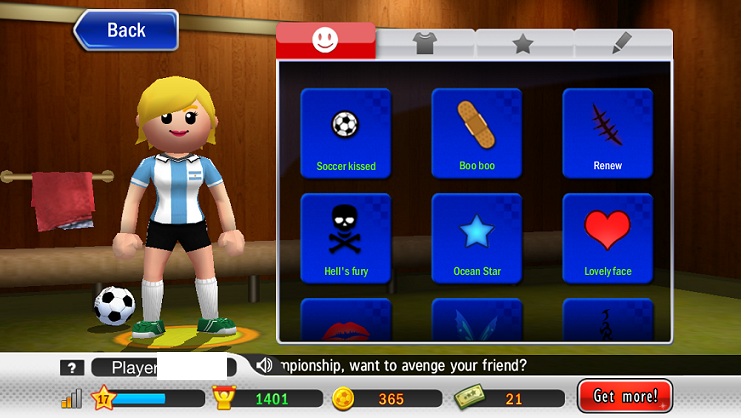The image size is (744, 420).
Task: Click the red Get more! button
Action: (x=625, y=396)
